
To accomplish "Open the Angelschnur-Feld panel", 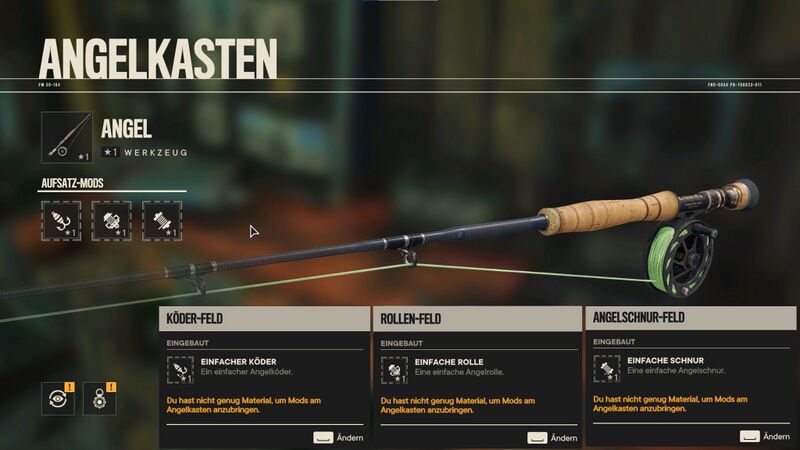I will pos(690,318).
